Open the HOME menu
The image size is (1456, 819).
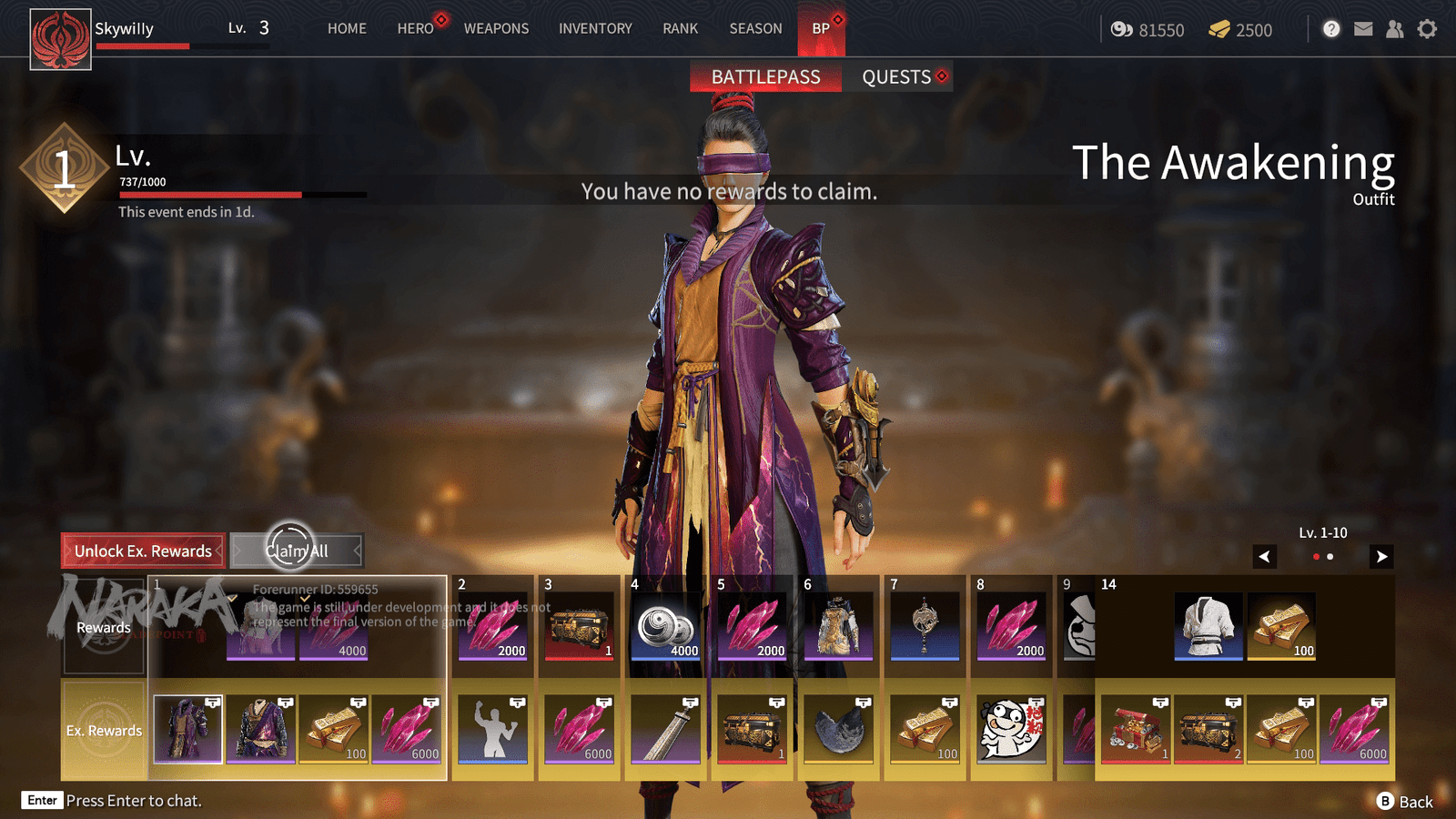click(347, 28)
